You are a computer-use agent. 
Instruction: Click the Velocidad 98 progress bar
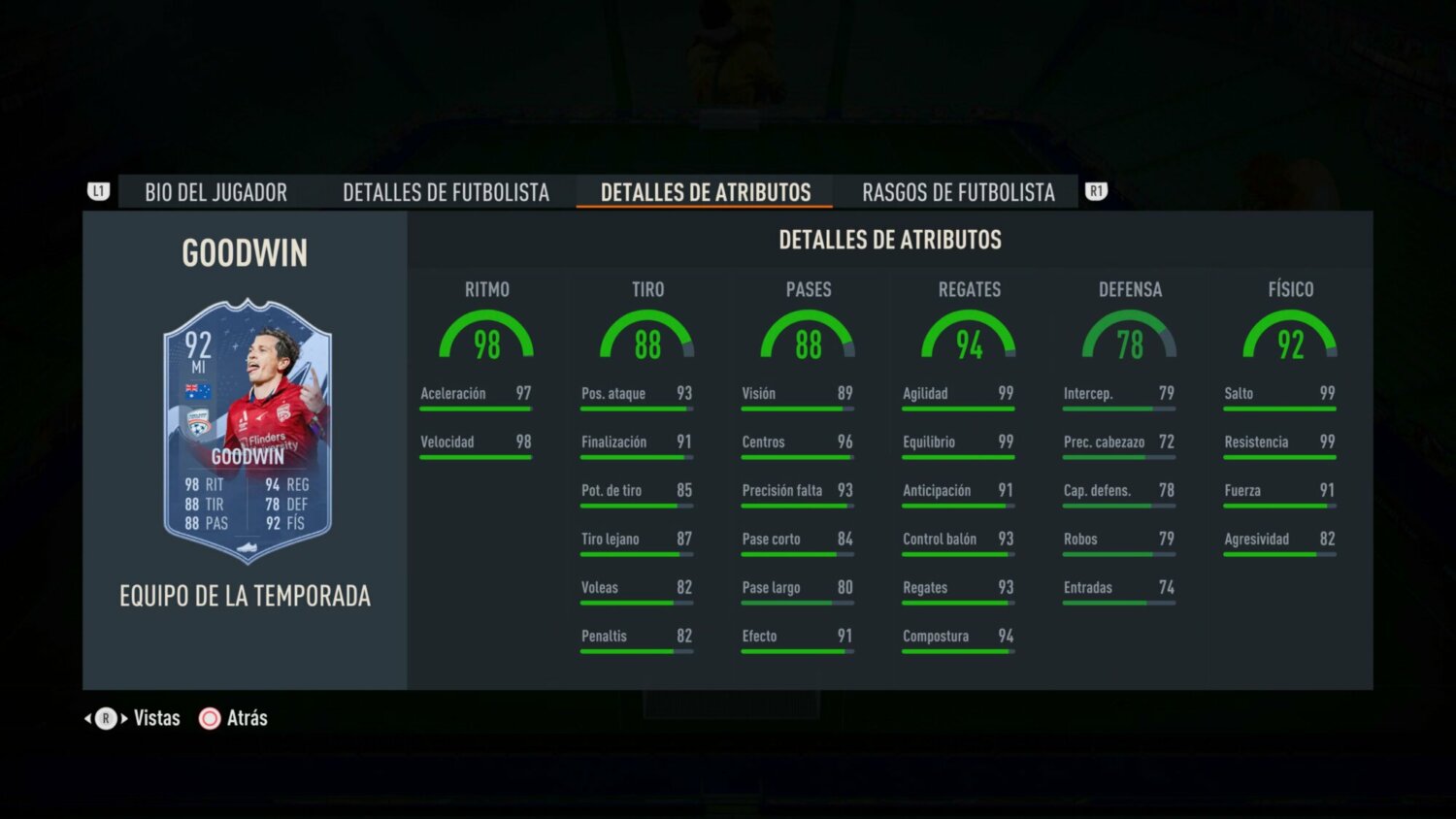[476, 456]
